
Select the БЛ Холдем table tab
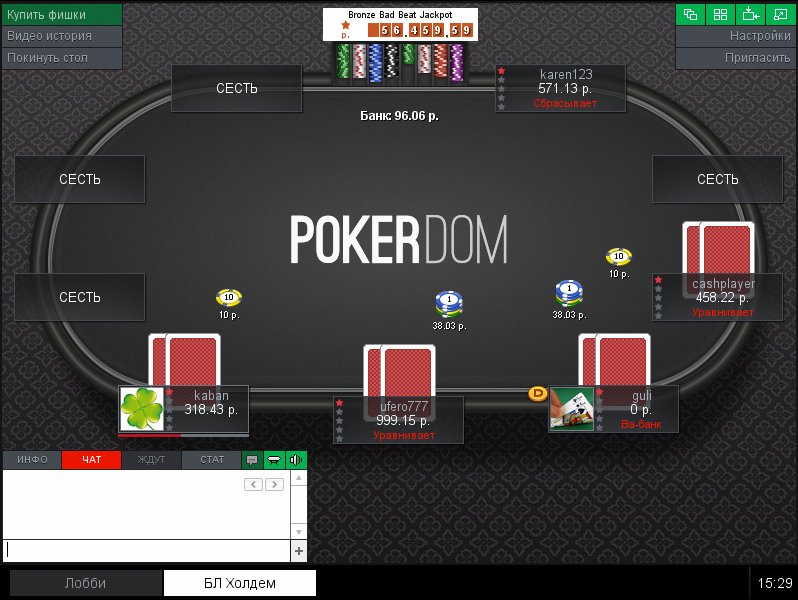coord(240,583)
